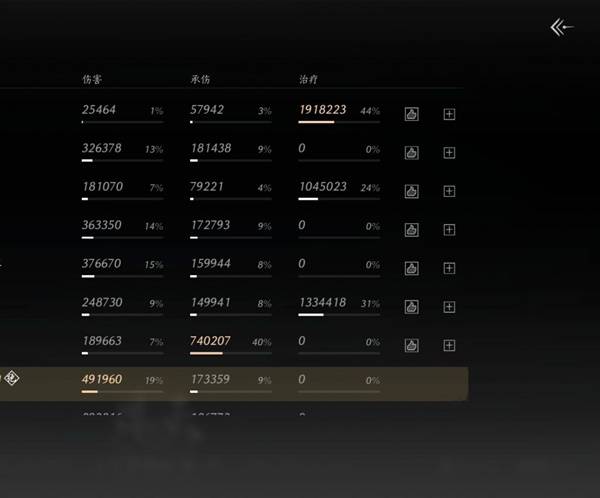This screenshot has height=498, width=600.
Task: Like the player with 363350 damage
Action: coord(411,230)
